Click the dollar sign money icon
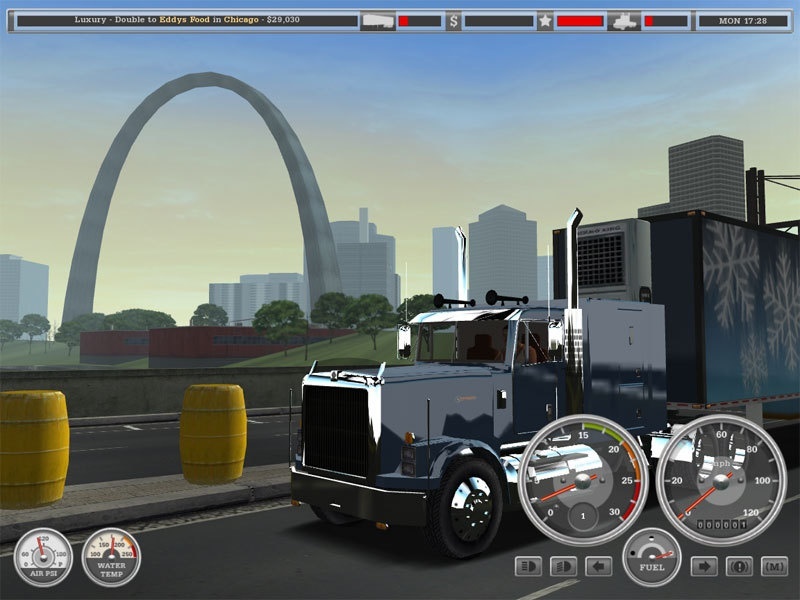This screenshot has width=800, height=600. click(x=453, y=20)
